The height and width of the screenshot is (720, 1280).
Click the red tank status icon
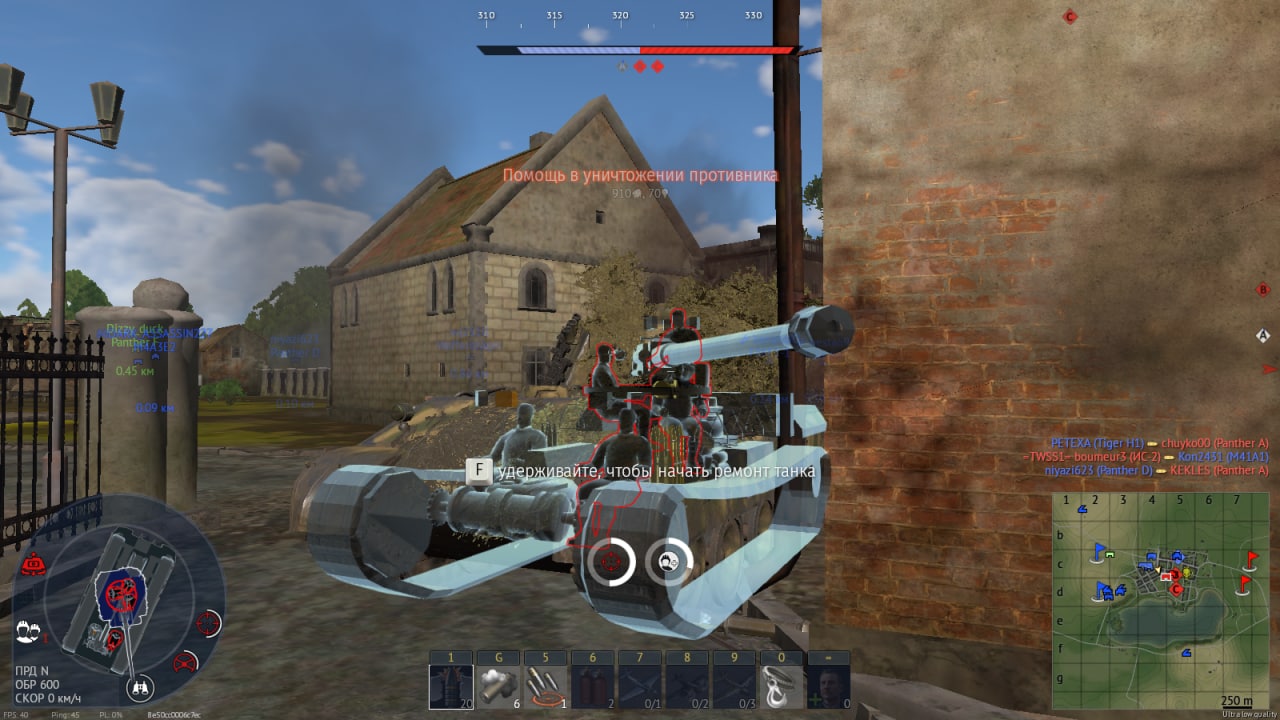click(34, 564)
